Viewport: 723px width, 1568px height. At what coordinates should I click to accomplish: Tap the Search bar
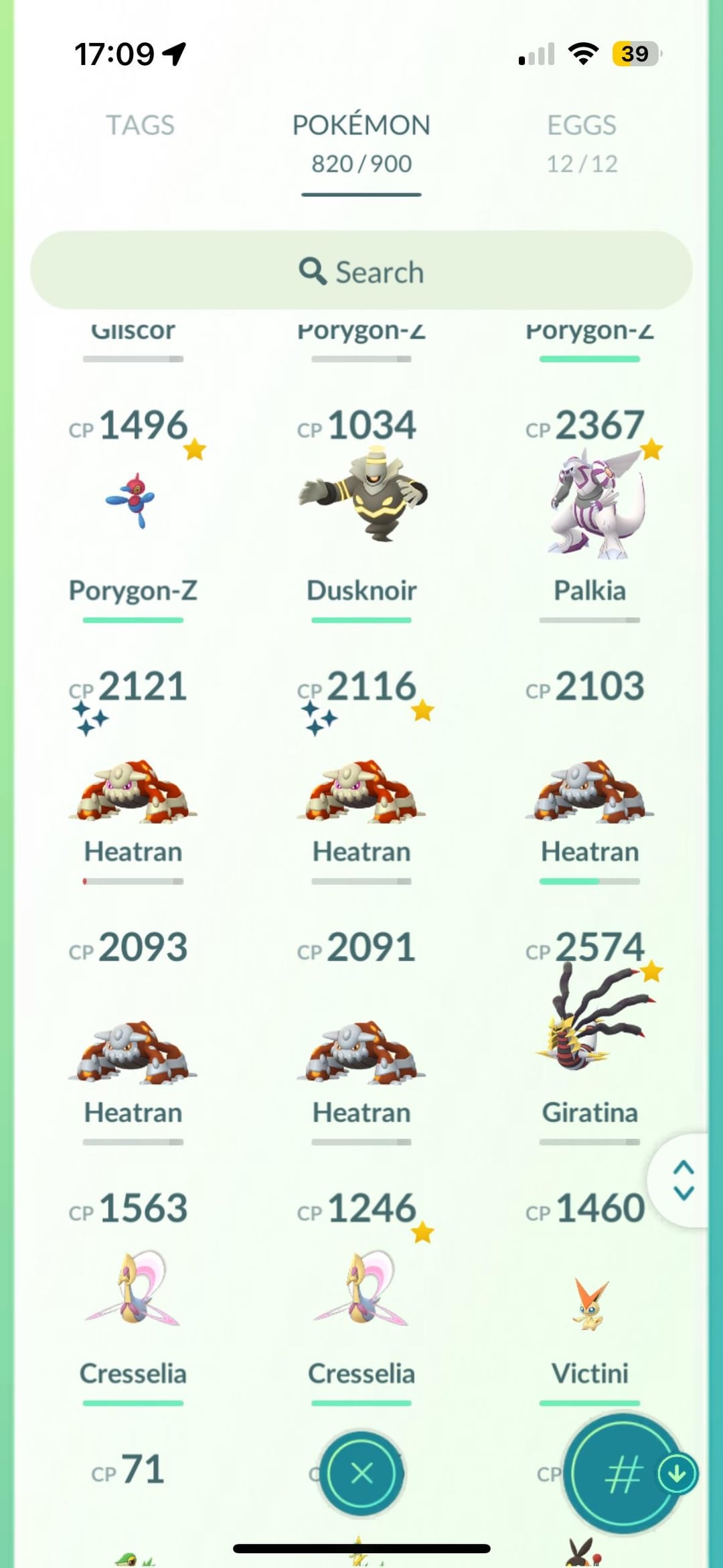[361, 271]
